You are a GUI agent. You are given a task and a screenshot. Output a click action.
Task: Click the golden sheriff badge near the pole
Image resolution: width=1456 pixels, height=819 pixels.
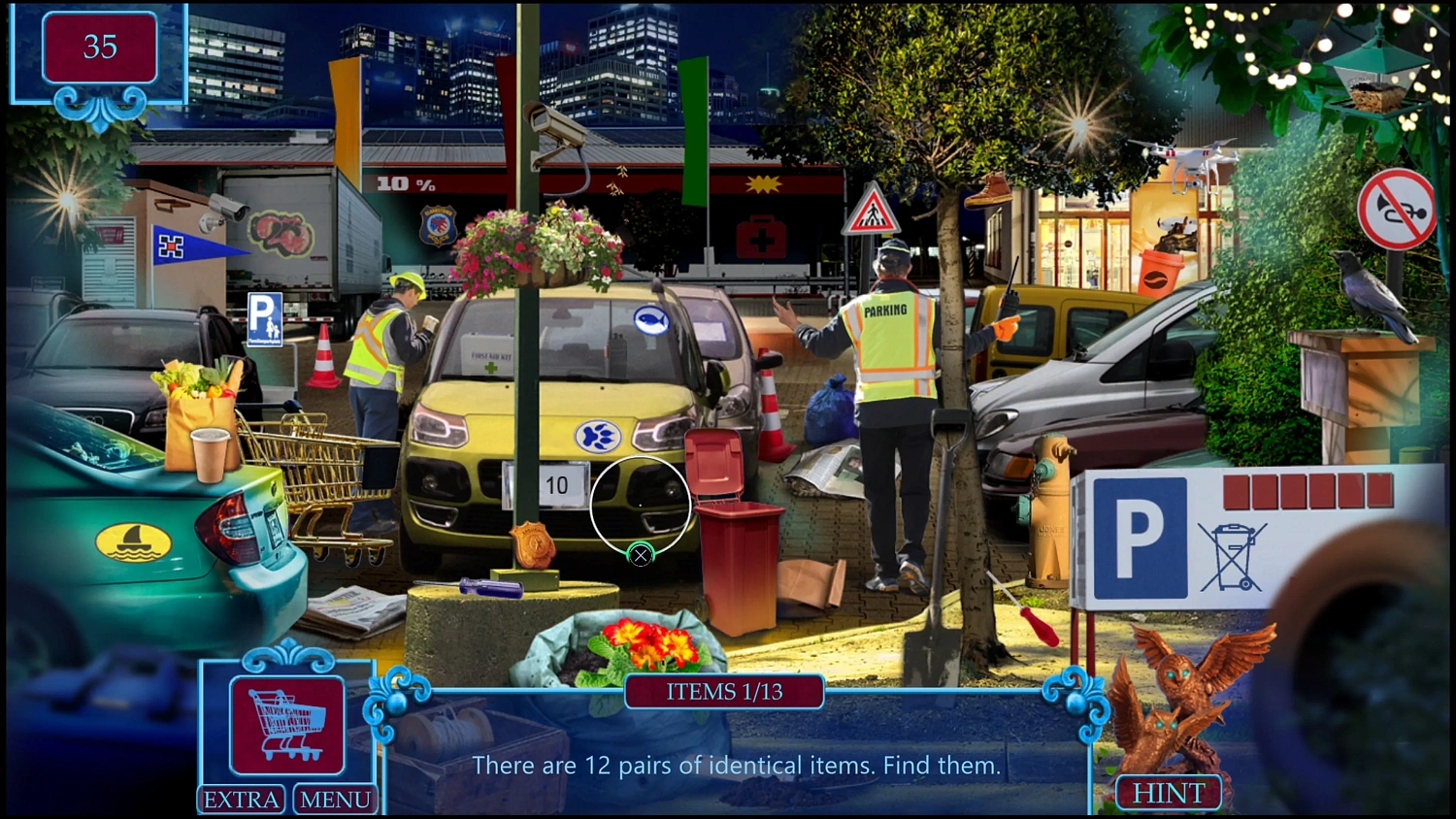(x=531, y=542)
